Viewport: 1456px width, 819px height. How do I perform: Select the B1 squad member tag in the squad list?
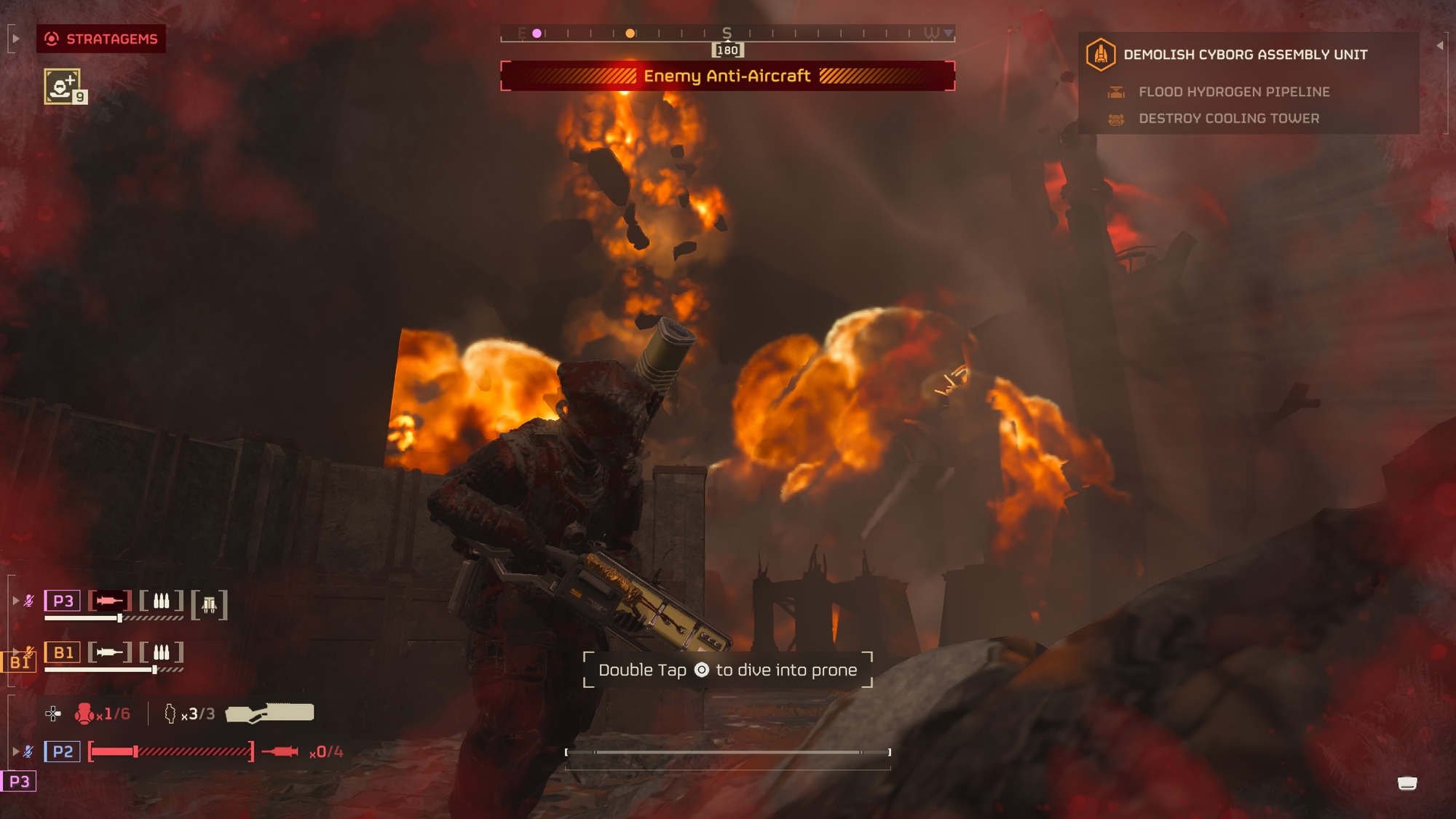pyautogui.click(x=63, y=652)
